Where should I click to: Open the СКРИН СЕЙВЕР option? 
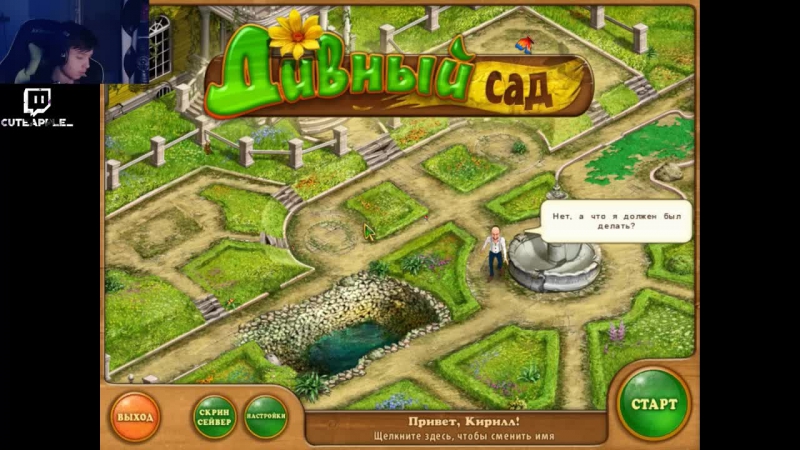[x=214, y=417]
